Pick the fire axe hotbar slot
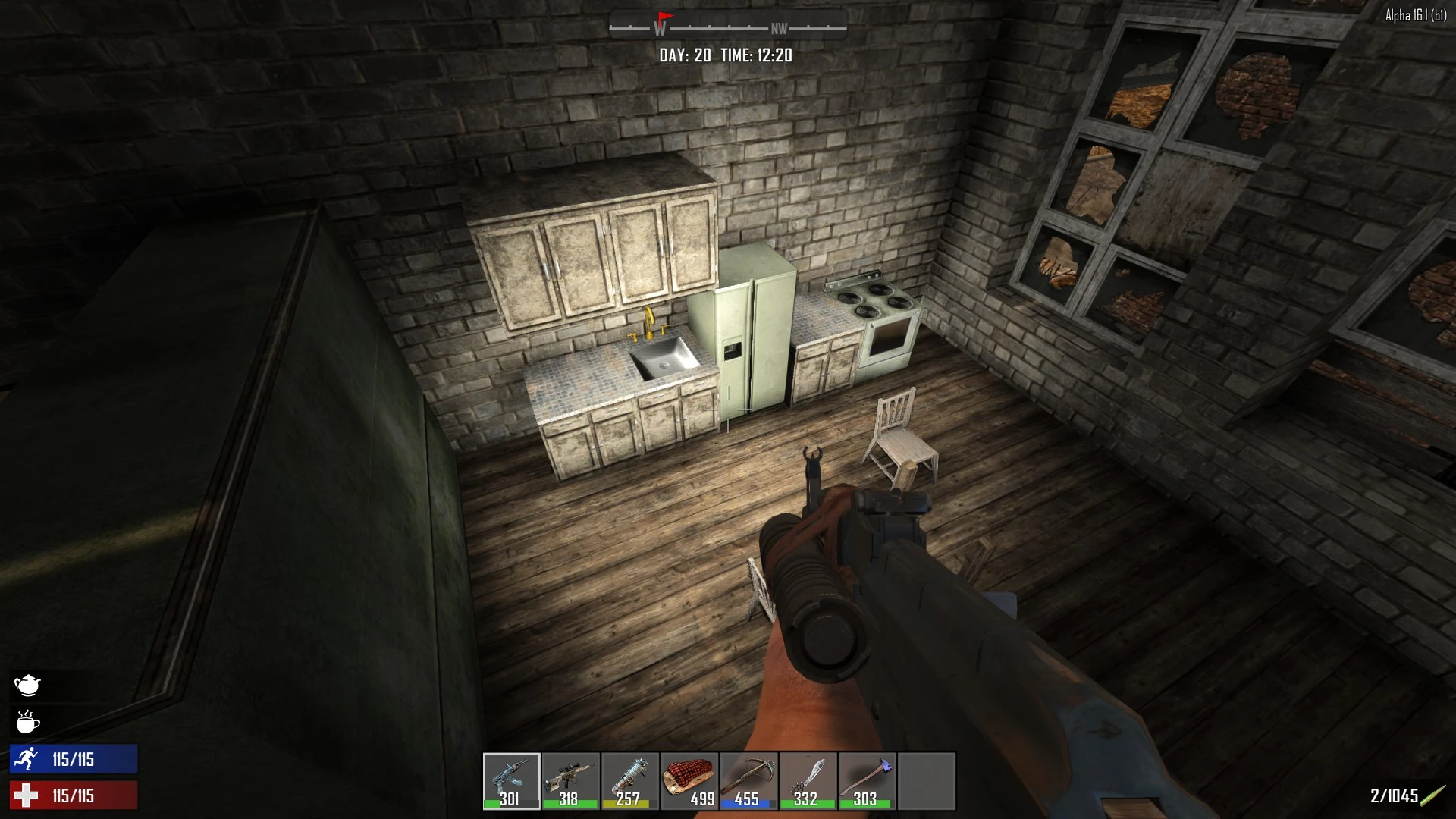The height and width of the screenshot is (819, 1456). point(867,780)
